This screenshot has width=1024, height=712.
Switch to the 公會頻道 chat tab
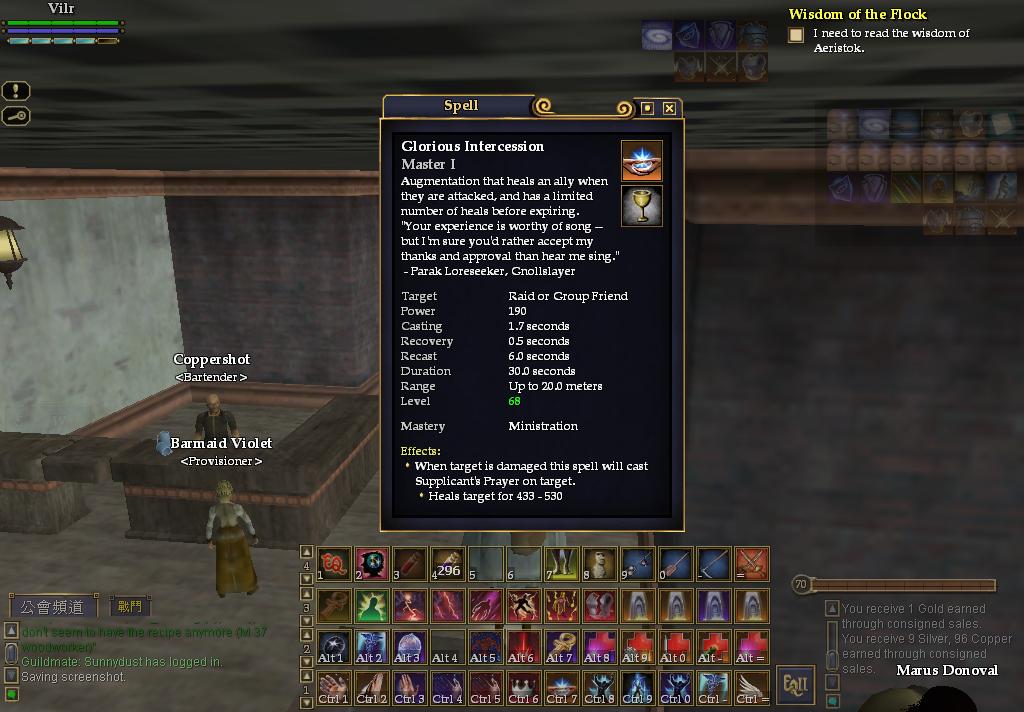(x=53, y=606)
